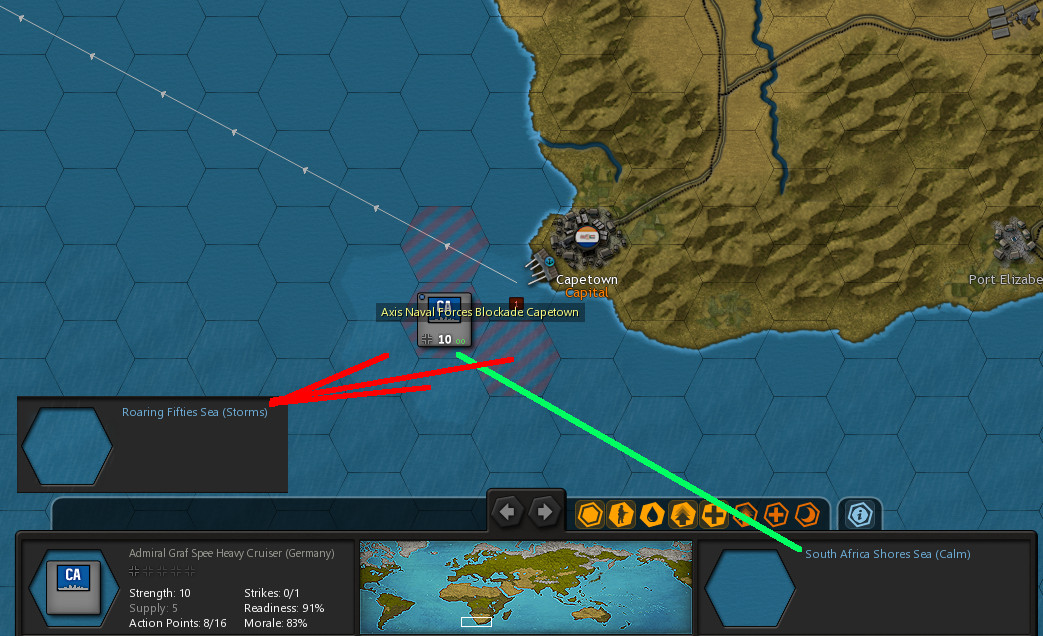
Task: Open the Capetown port icon
Action: pos(540,267)
